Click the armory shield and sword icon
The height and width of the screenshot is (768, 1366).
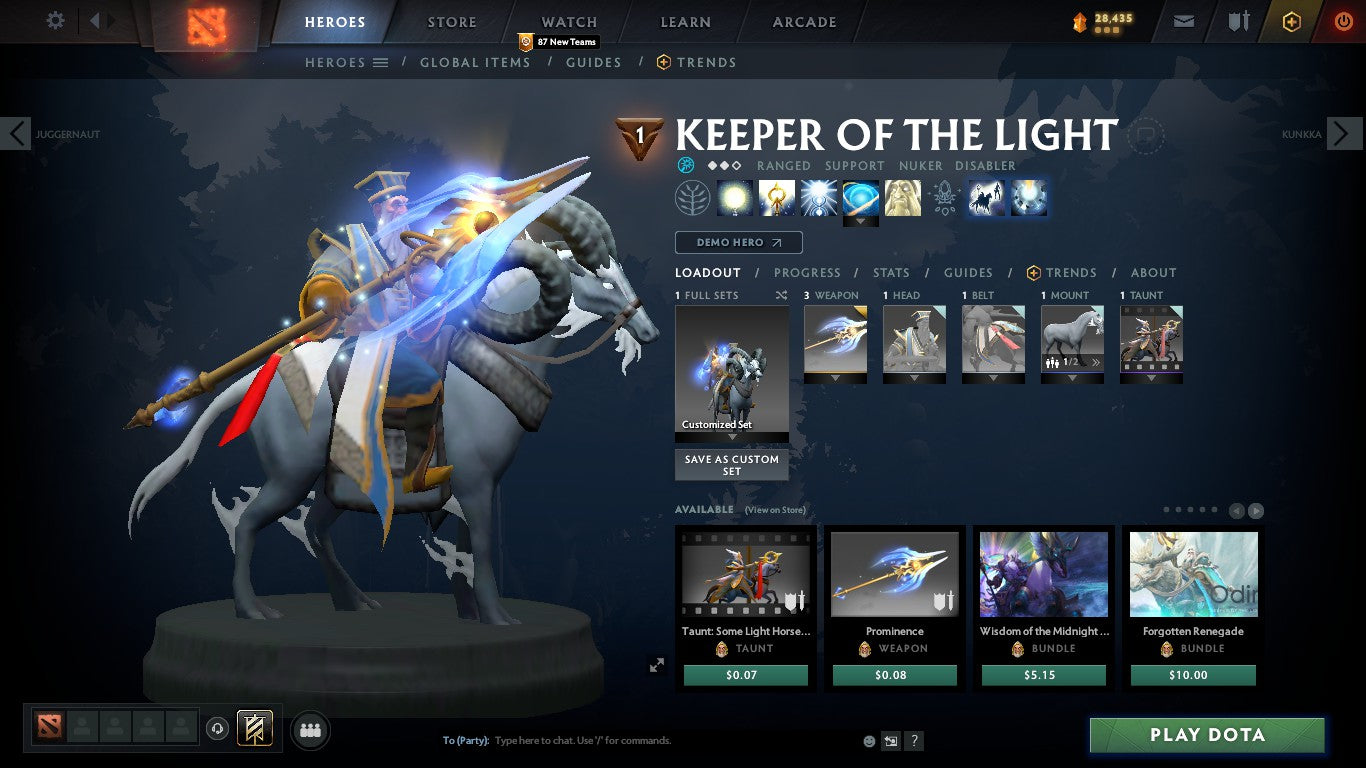coord(1239,20)
